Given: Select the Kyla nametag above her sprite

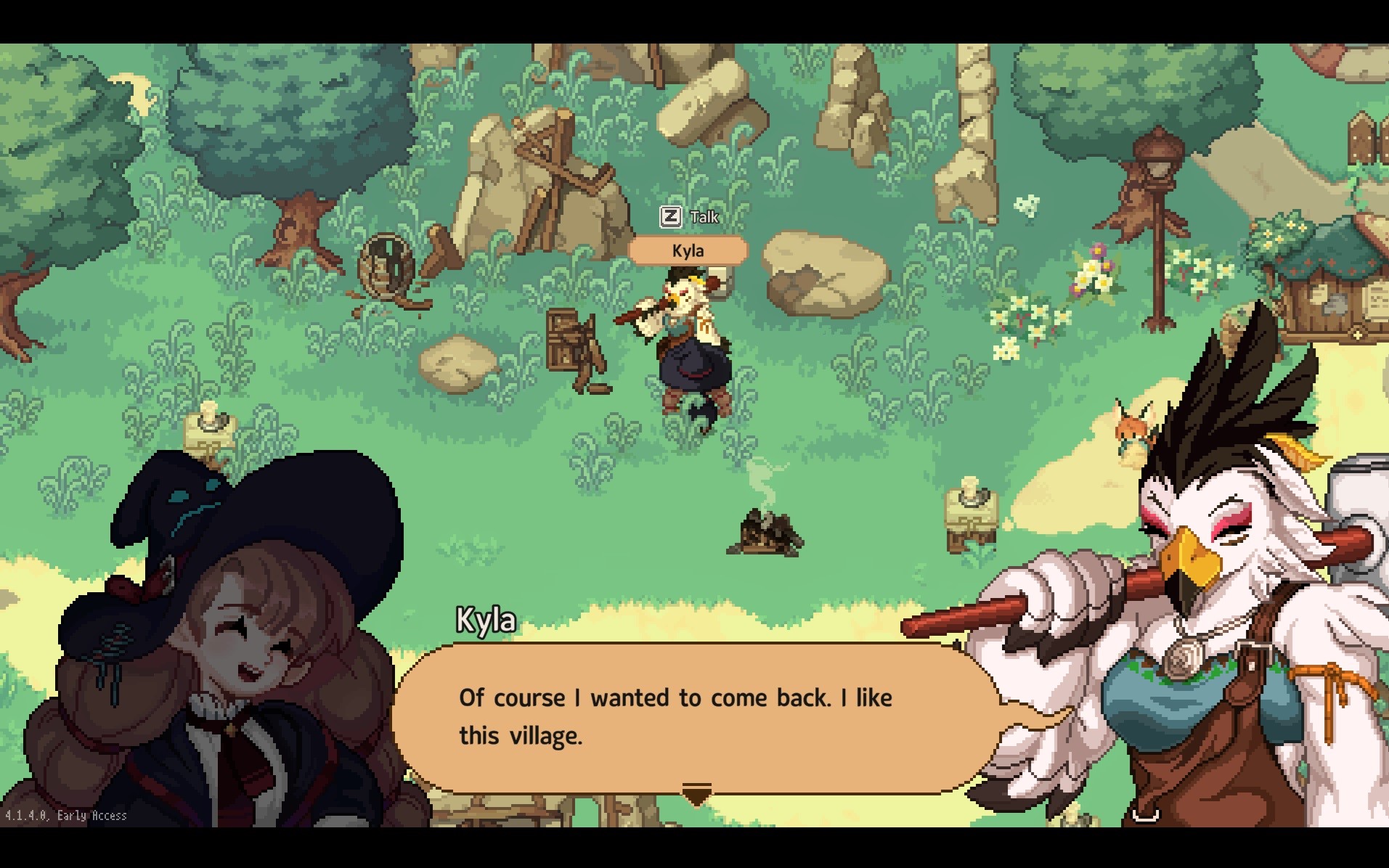Looking at the screenshot, I should coord(690,250).
